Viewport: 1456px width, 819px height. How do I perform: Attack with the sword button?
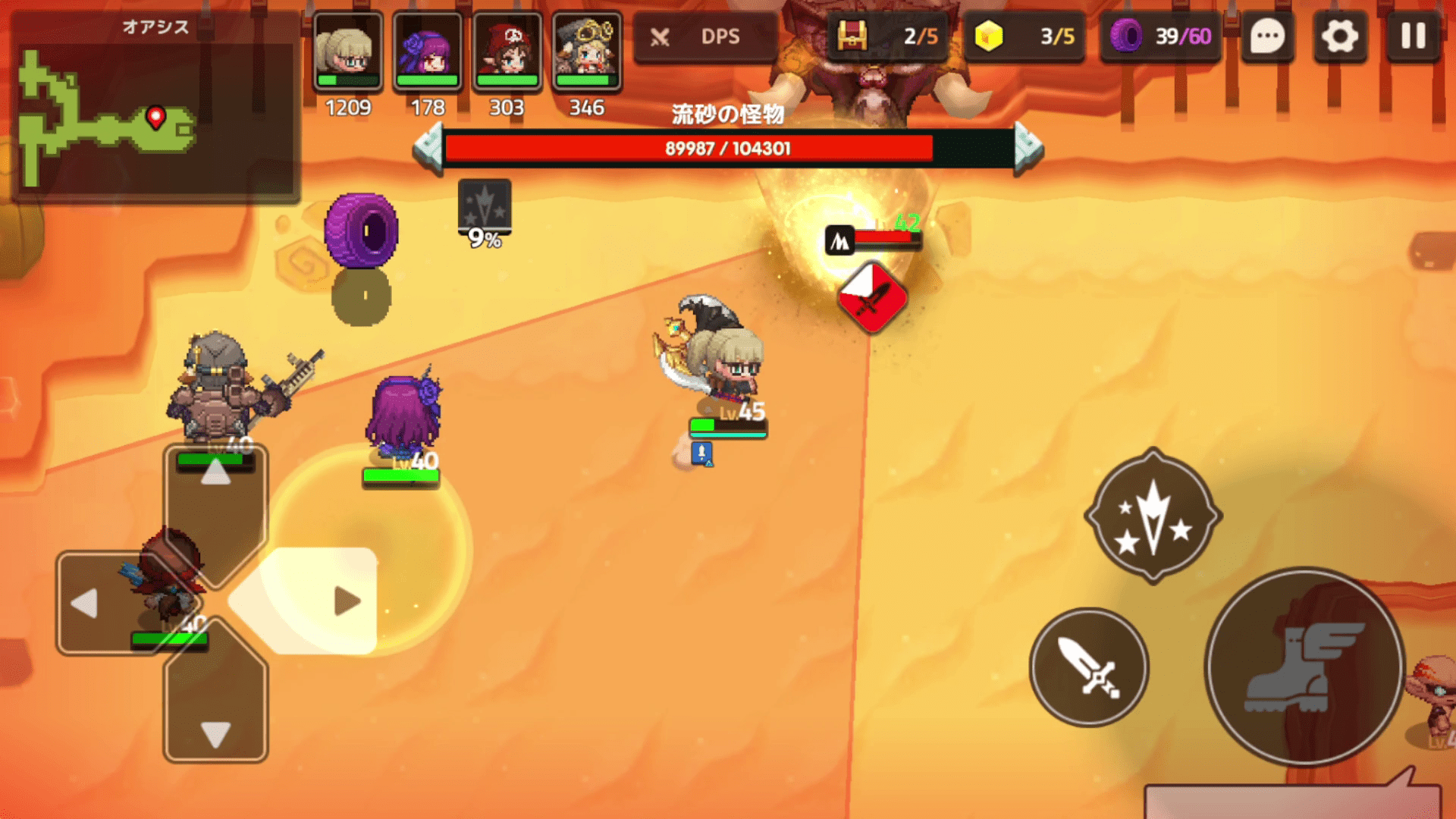click(x=1089, y=667)
